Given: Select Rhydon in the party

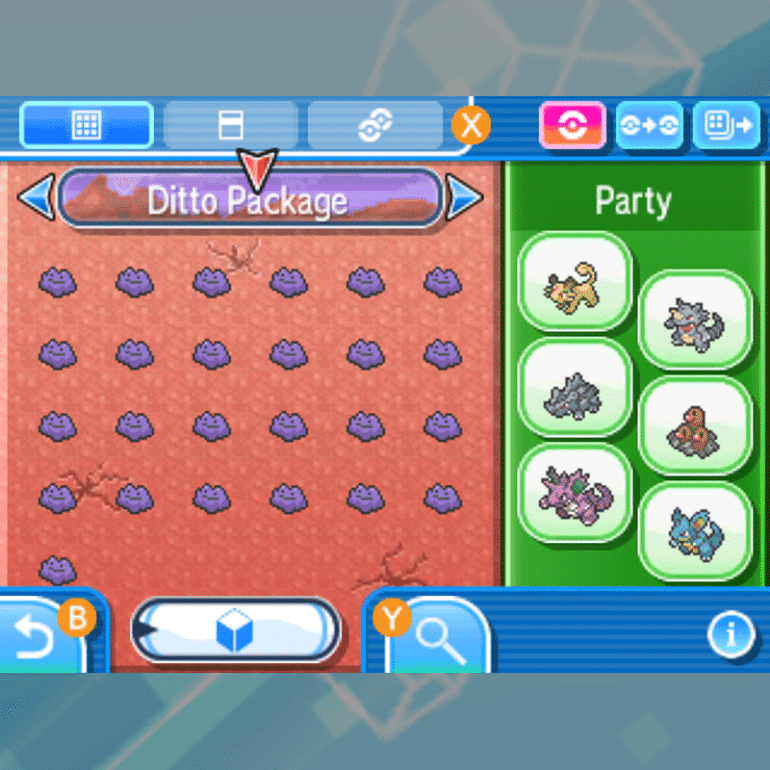Looking at the screenshot, I should coord(695,322).
